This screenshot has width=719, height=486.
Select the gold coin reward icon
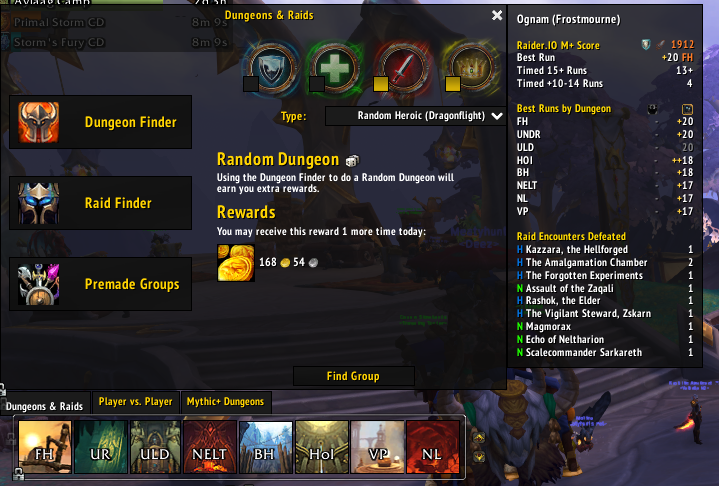click(236, 262)
